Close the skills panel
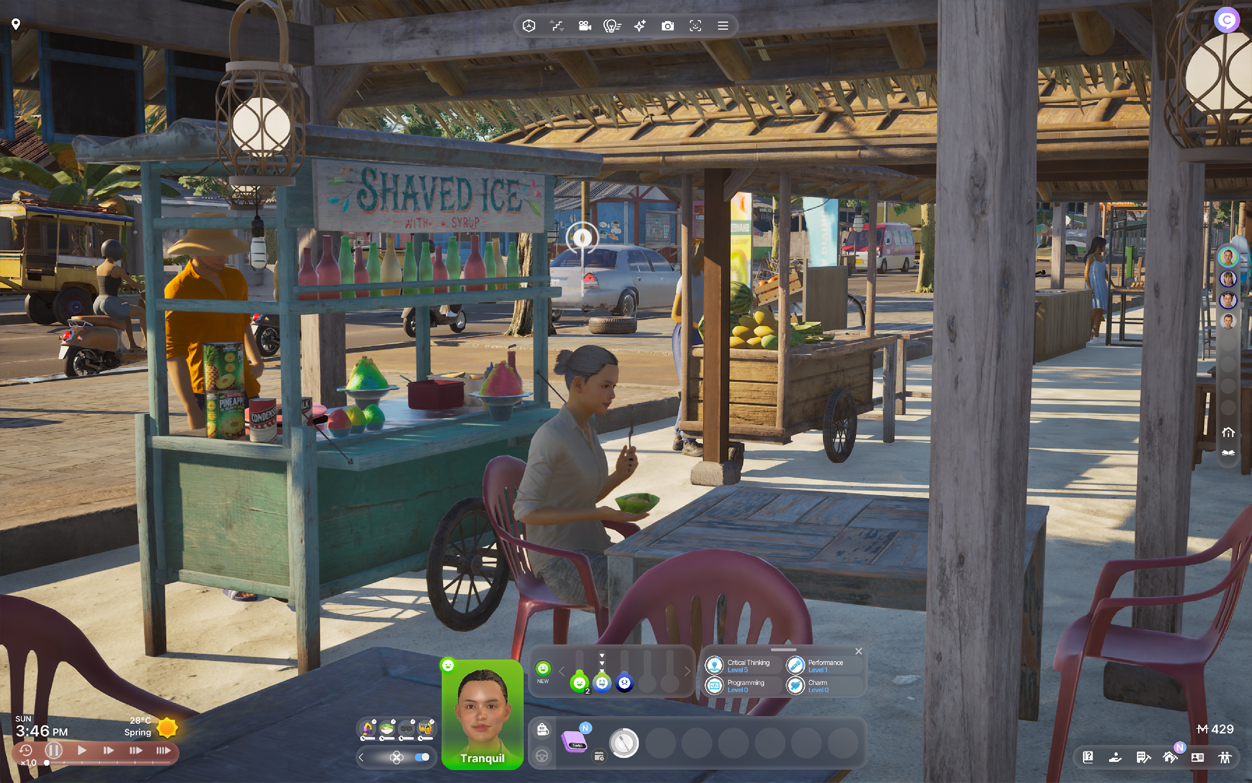Viewport: 1252px width, 783px height. click(858, 652)
